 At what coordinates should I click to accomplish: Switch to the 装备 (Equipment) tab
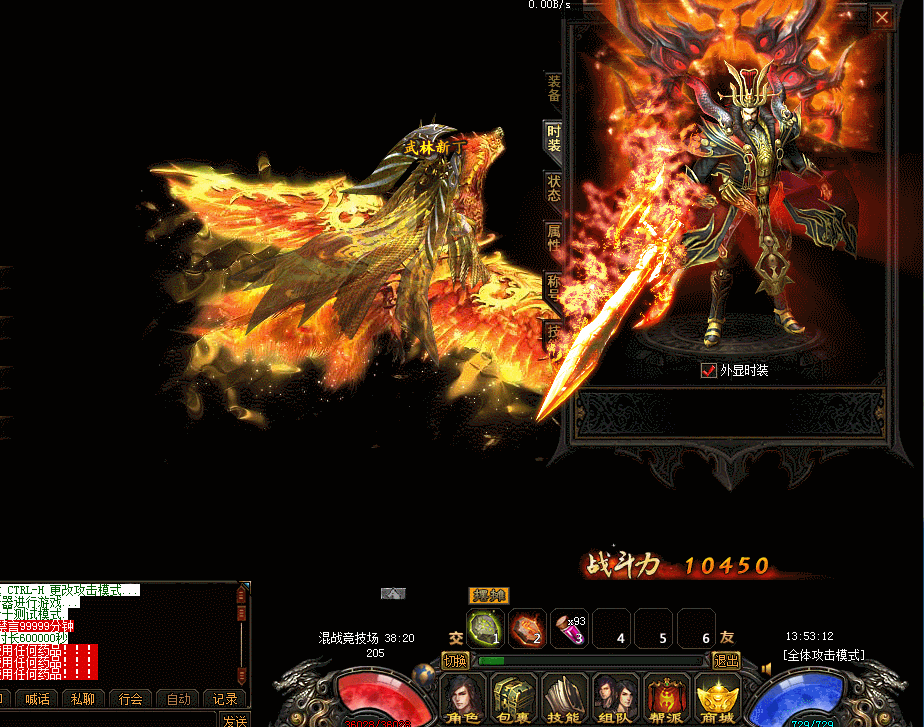[x=554, y=88]
